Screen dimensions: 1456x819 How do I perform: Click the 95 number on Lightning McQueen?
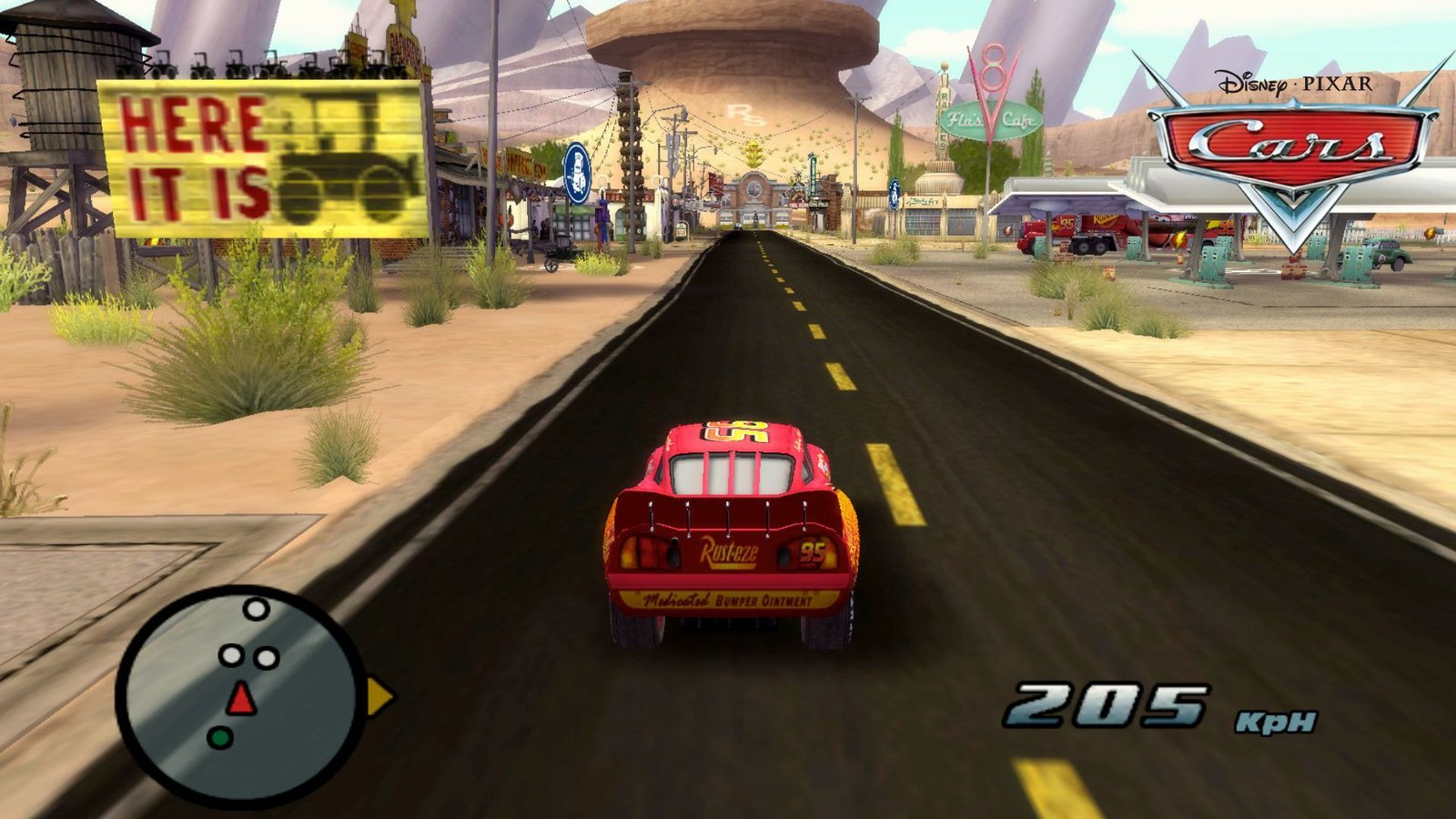point(814,551)
